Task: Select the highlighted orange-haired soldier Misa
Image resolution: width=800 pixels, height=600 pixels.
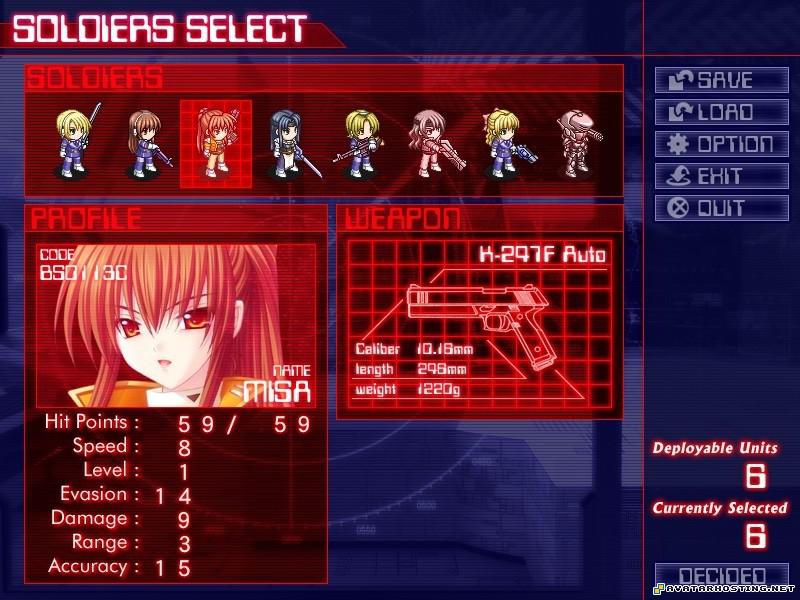Action: (x=215, y=144)
